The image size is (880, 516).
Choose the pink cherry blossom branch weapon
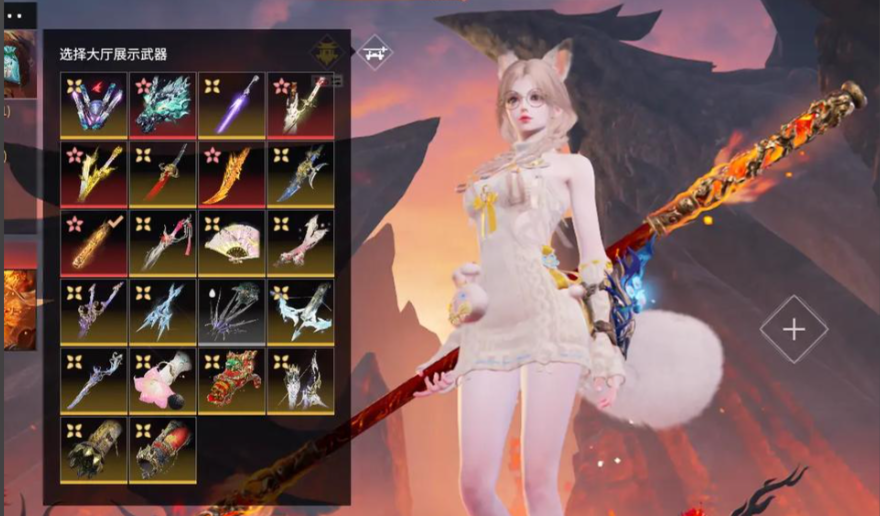click(x=301, y=242)
